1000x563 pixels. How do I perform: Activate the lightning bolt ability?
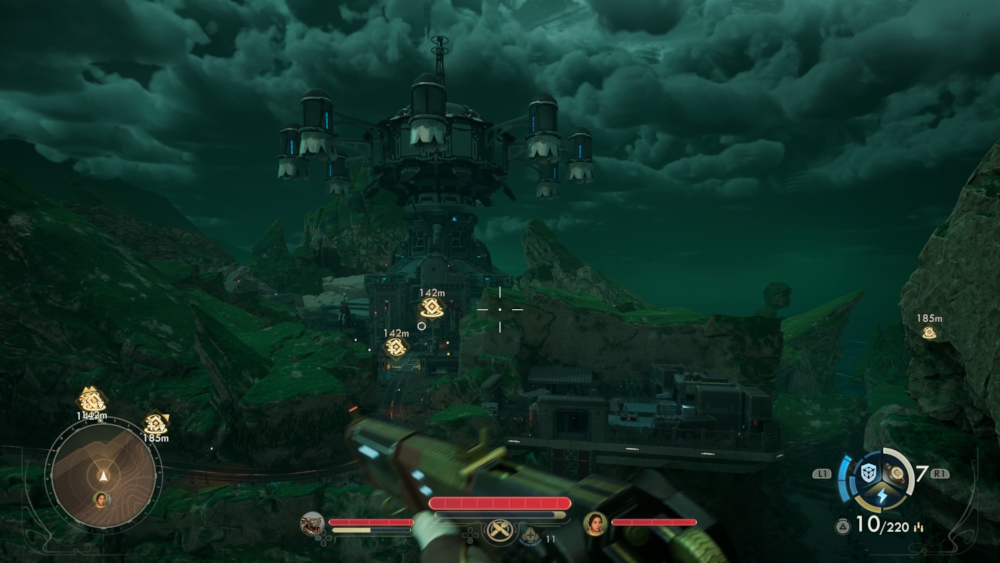pyautogui.click(x=883, y=498)
